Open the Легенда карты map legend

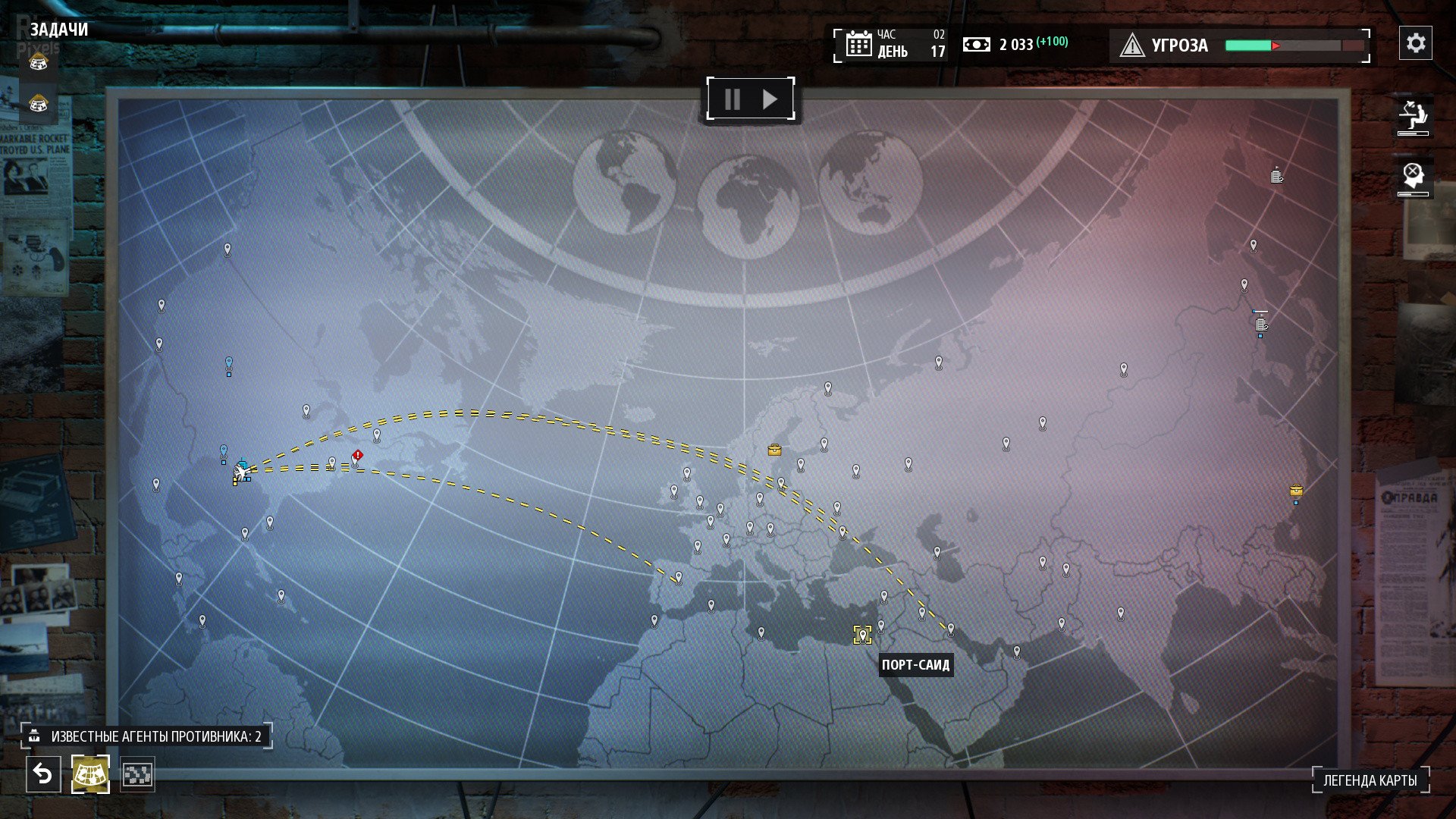[1370, 780]
